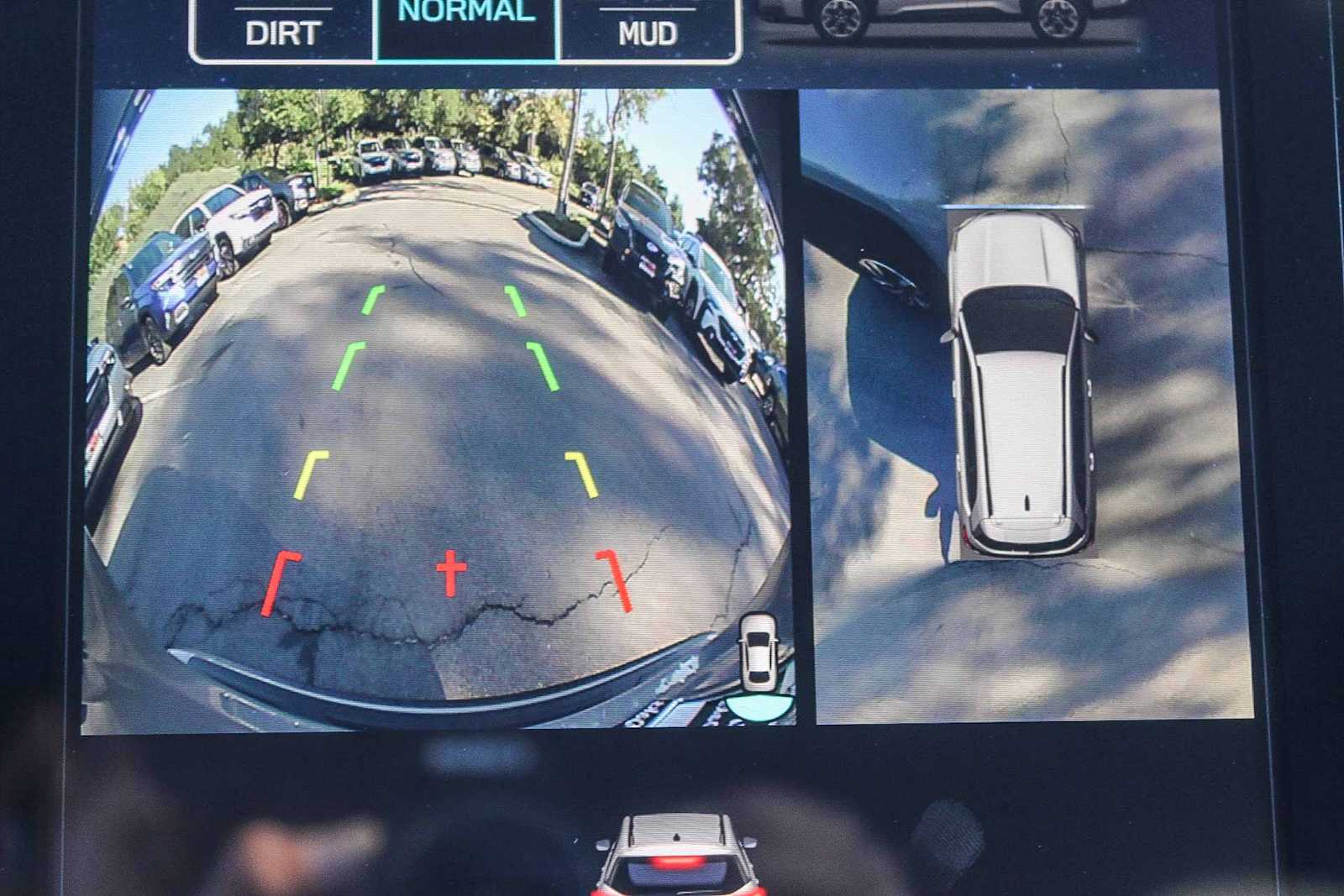The image size is (1344, 896).
Task: Tap the rear-view car icon with red taillight
Action: tap(677, 854)
